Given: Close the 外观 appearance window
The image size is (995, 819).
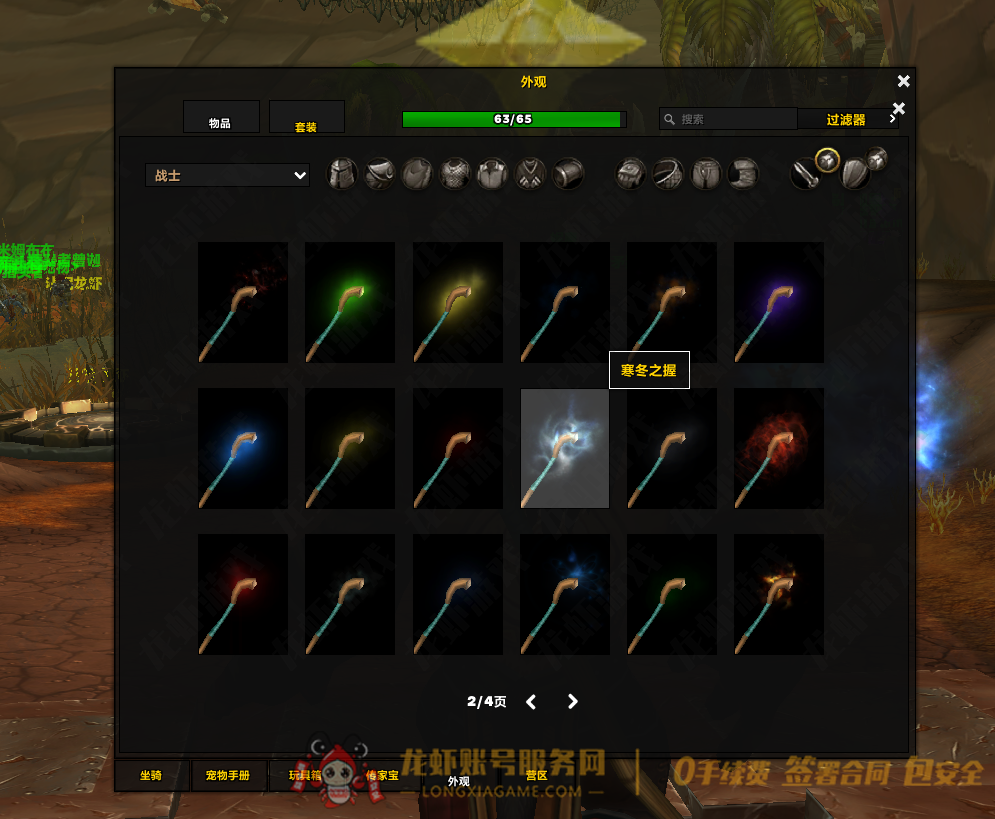Looking at the screenshot, I should click(x=904, y=82).
